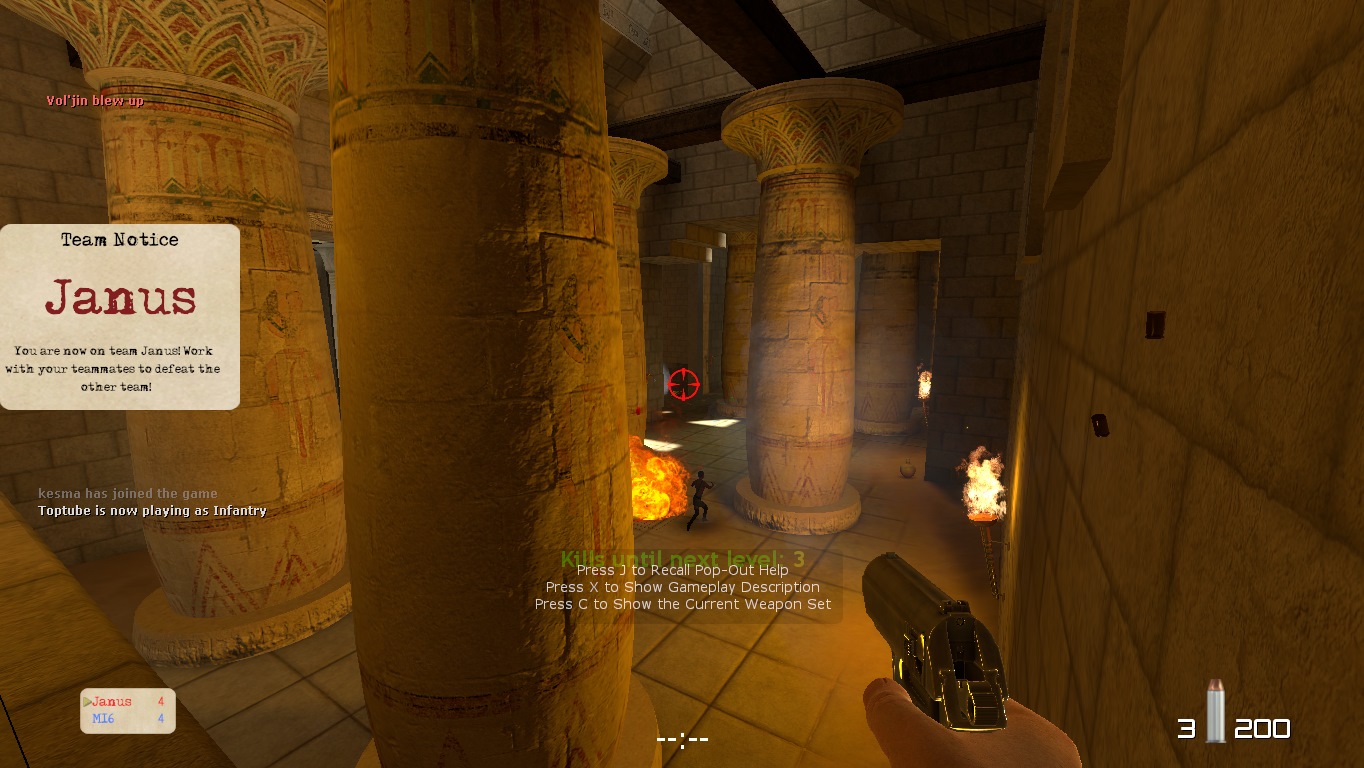The height and width of the screenshot is (768, 1364).
Task: Click the bullet ammo icon
Action: pyautogui.click(x=1215, y=711)
